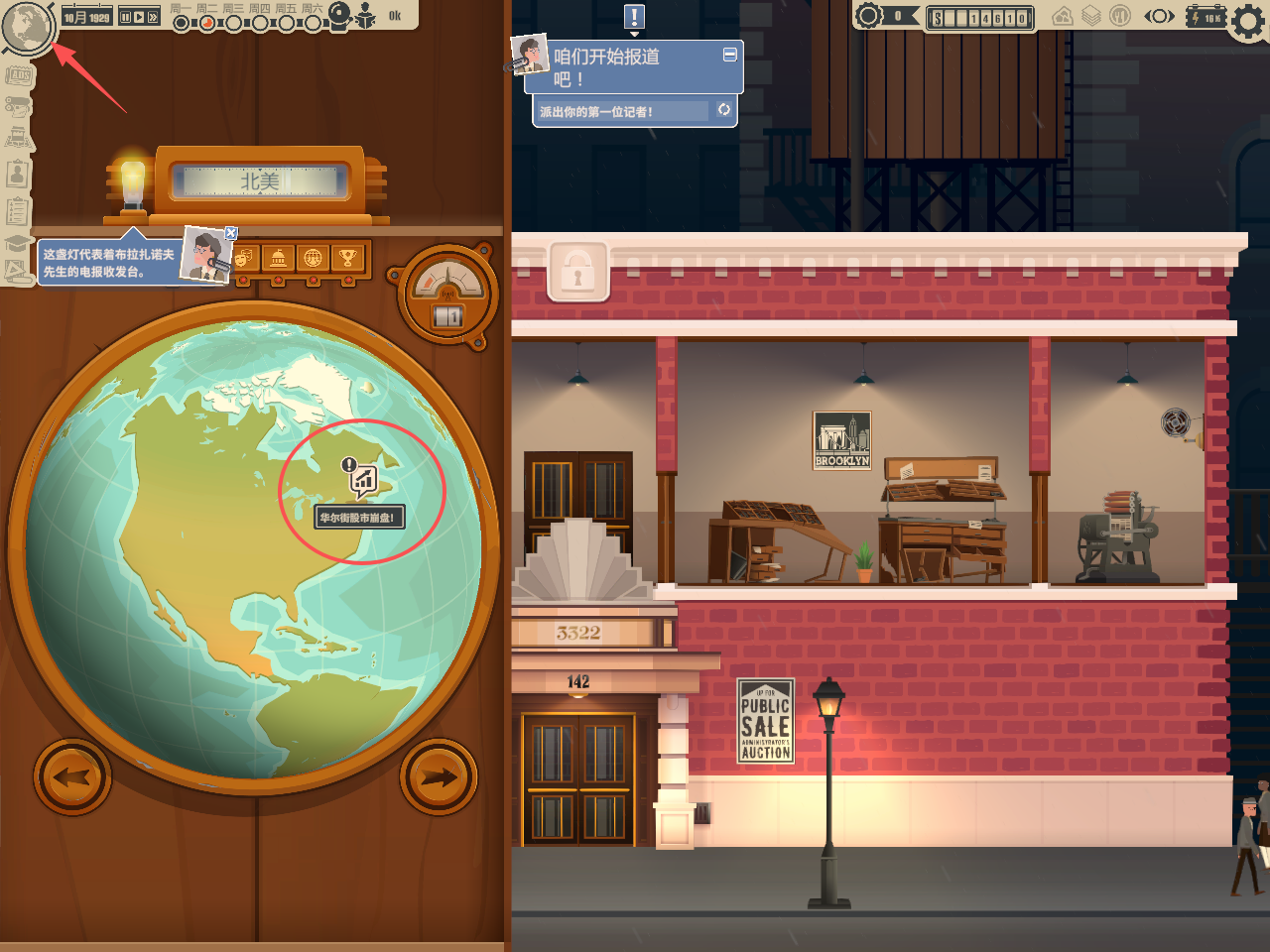
Task: Rotate globe with right arrow button
Action: [439, 777]
